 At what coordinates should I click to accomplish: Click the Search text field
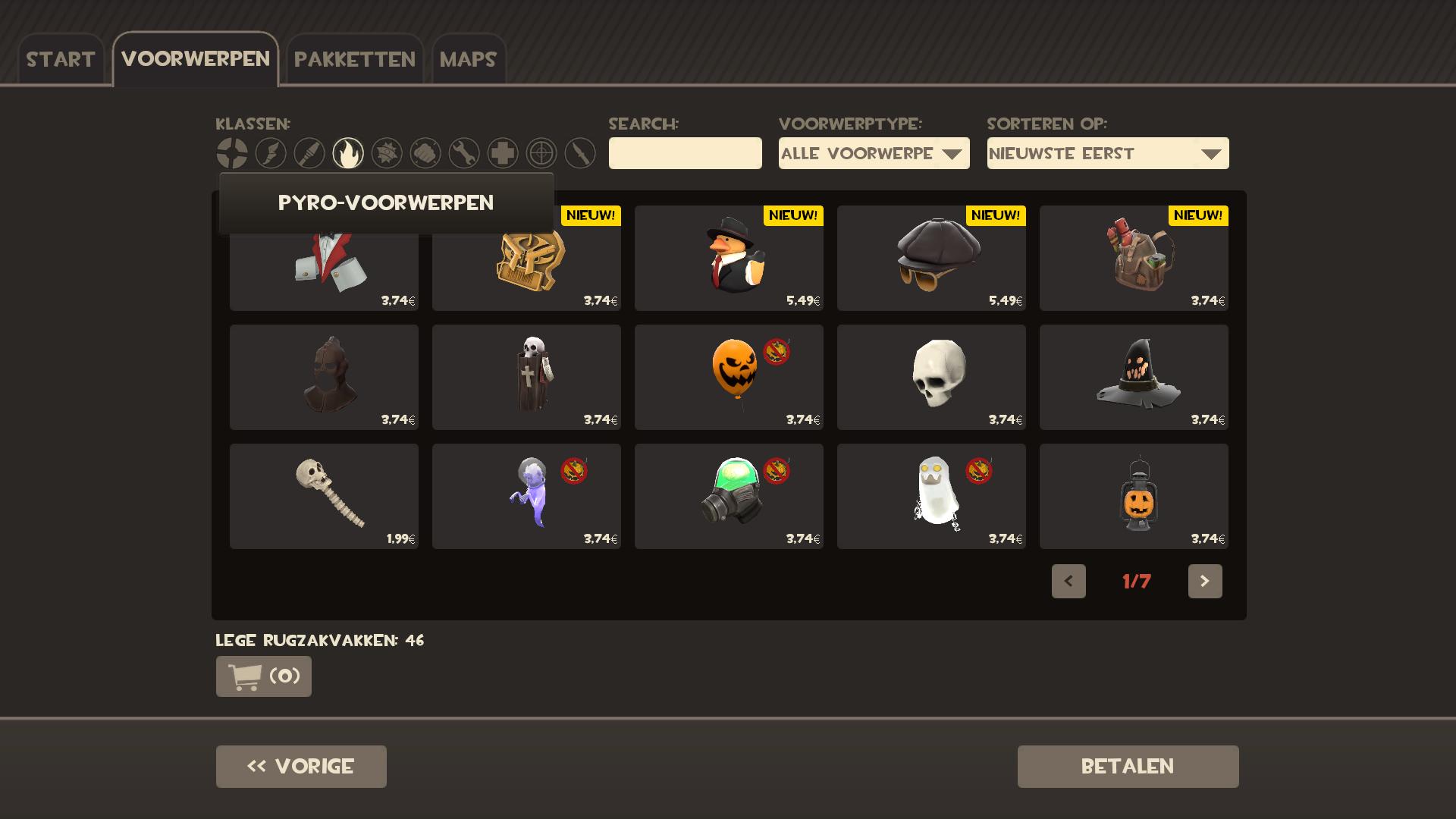[685, 153]
